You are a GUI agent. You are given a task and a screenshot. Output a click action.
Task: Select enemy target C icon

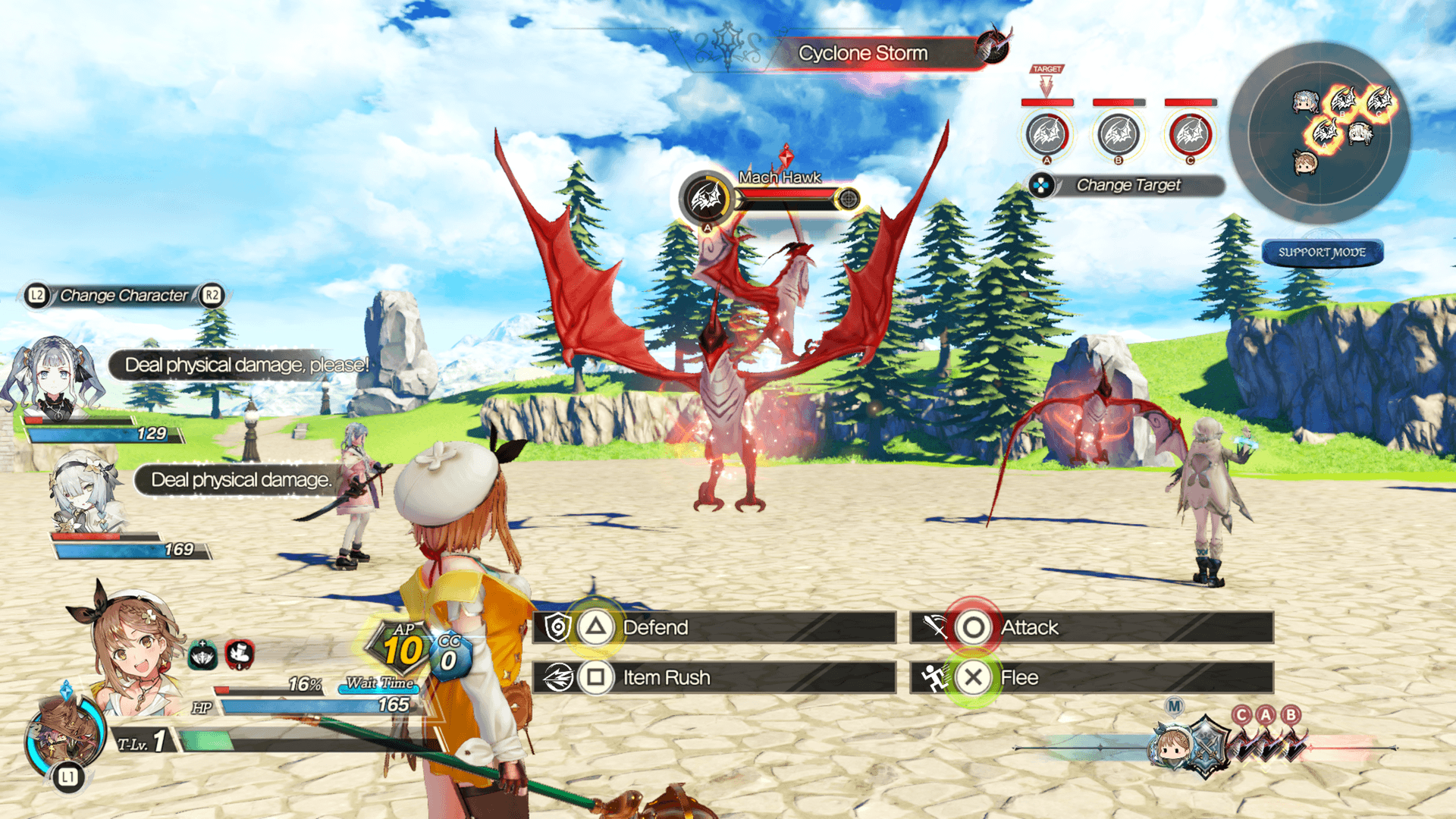coord(1190,134)
